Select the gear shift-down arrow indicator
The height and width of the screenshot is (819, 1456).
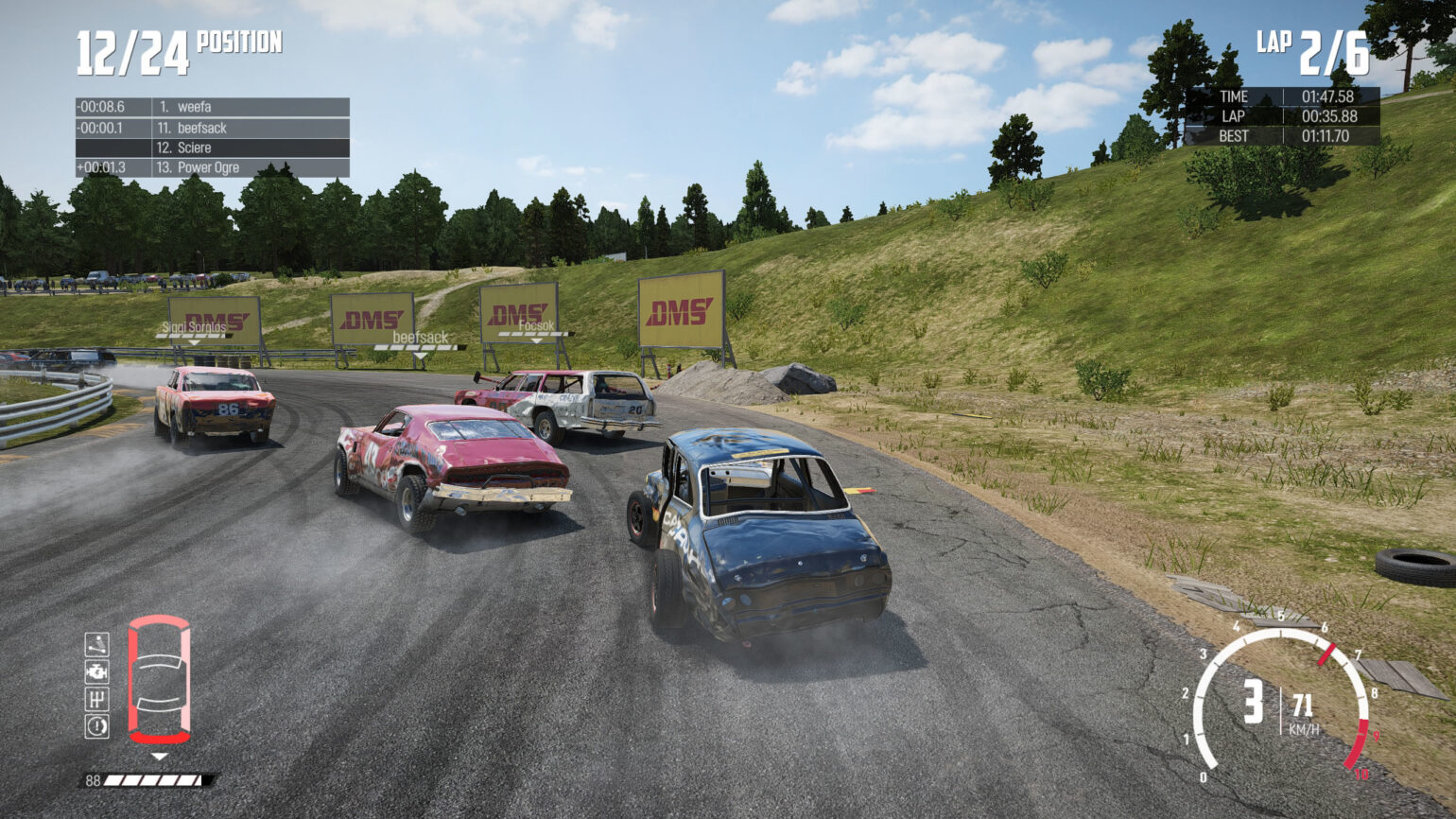point(158,757)
